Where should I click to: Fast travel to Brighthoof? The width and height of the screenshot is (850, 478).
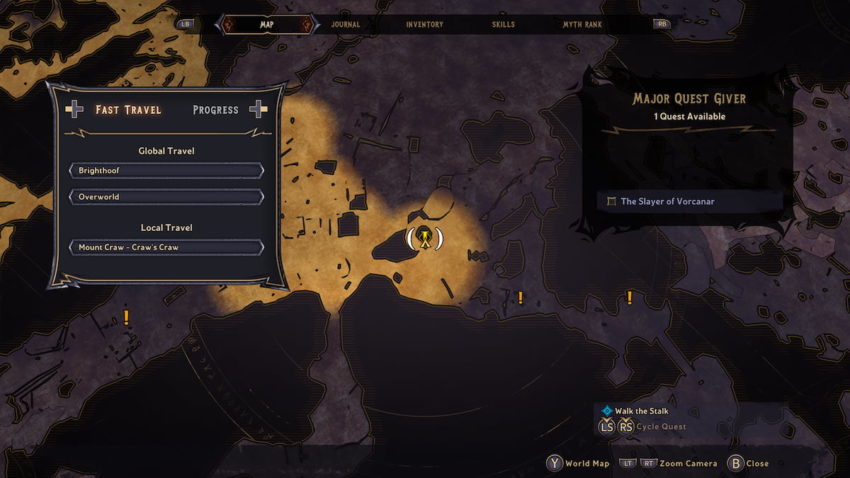tap(166, 171)
